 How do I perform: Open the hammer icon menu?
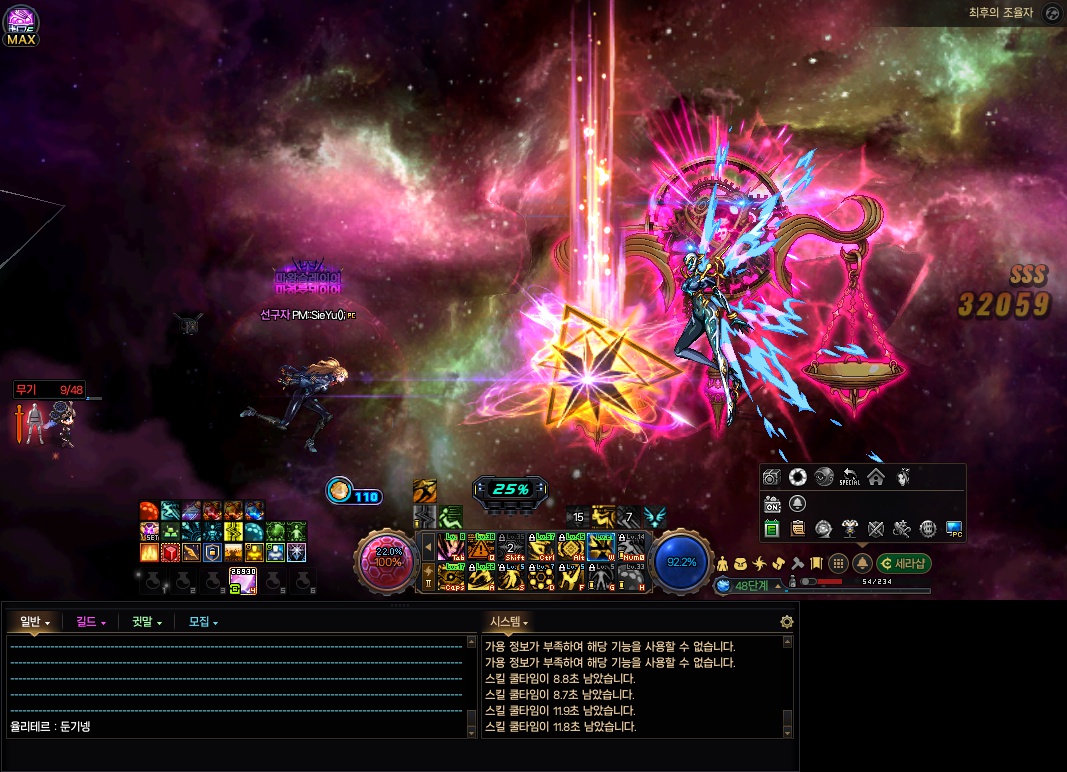pyautogui.click(x=798, y=564)
